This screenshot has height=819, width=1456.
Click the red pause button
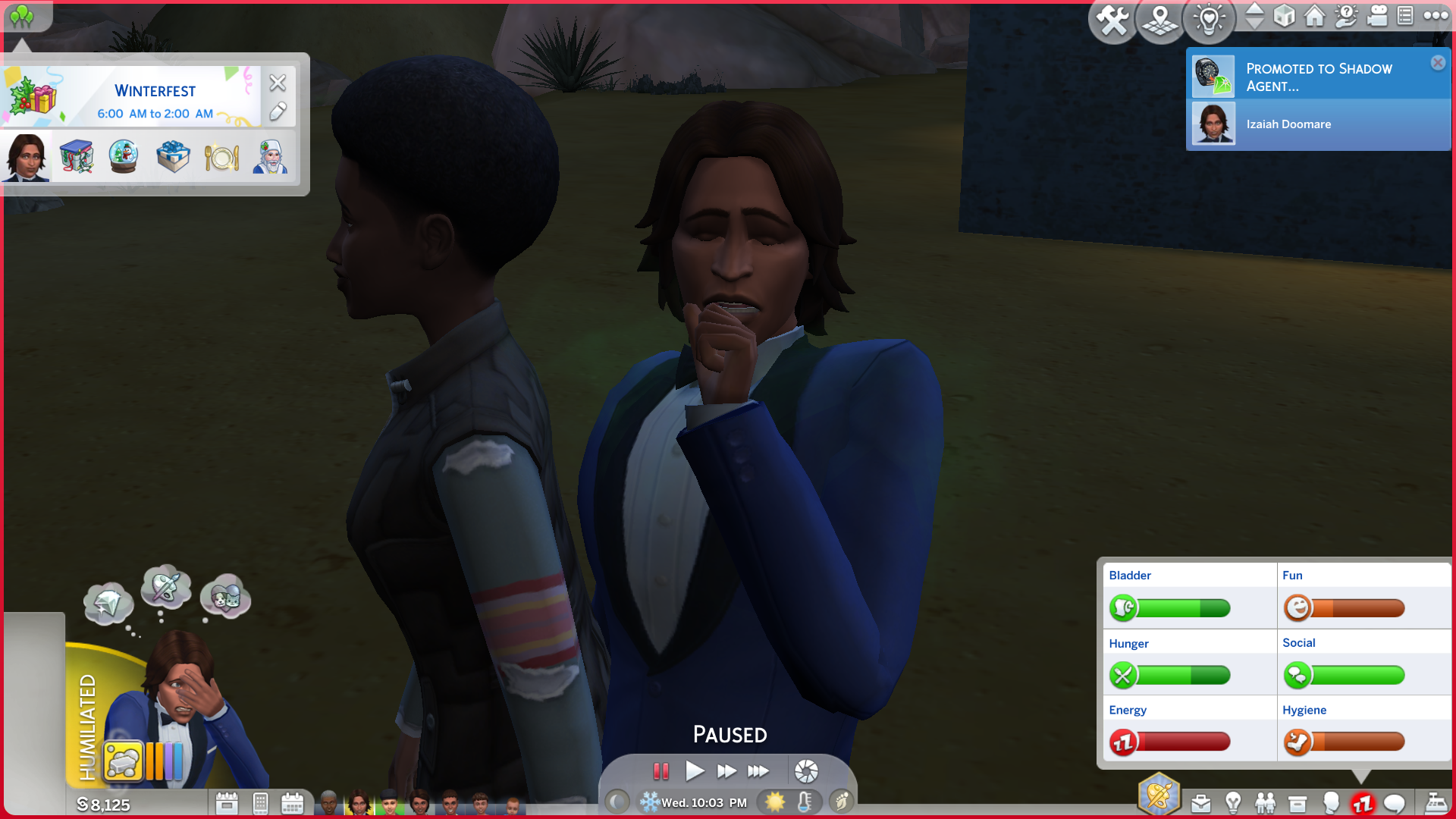pos(661,771)
